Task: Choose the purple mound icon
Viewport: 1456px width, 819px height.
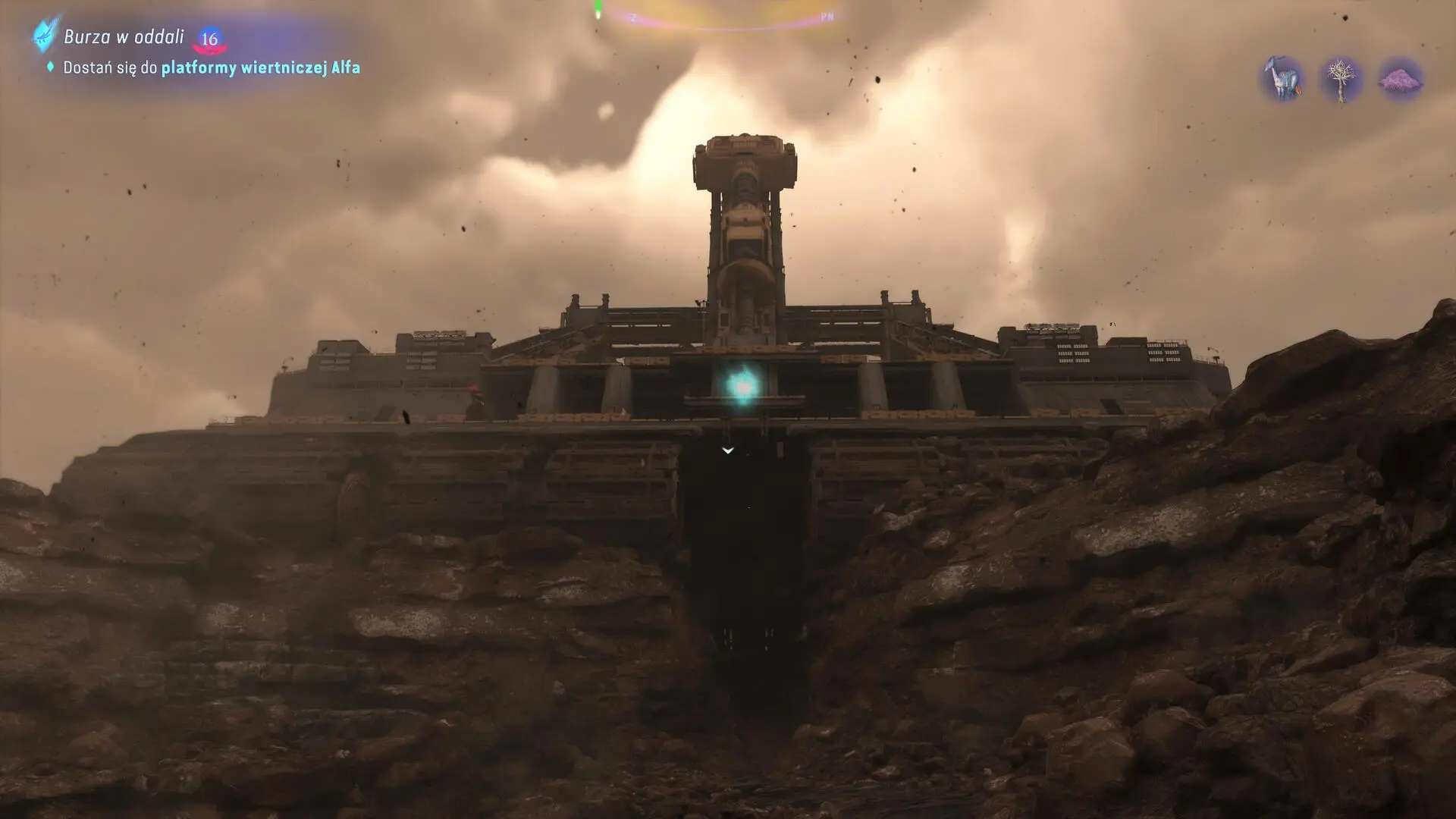Action: pos(1400,79)
